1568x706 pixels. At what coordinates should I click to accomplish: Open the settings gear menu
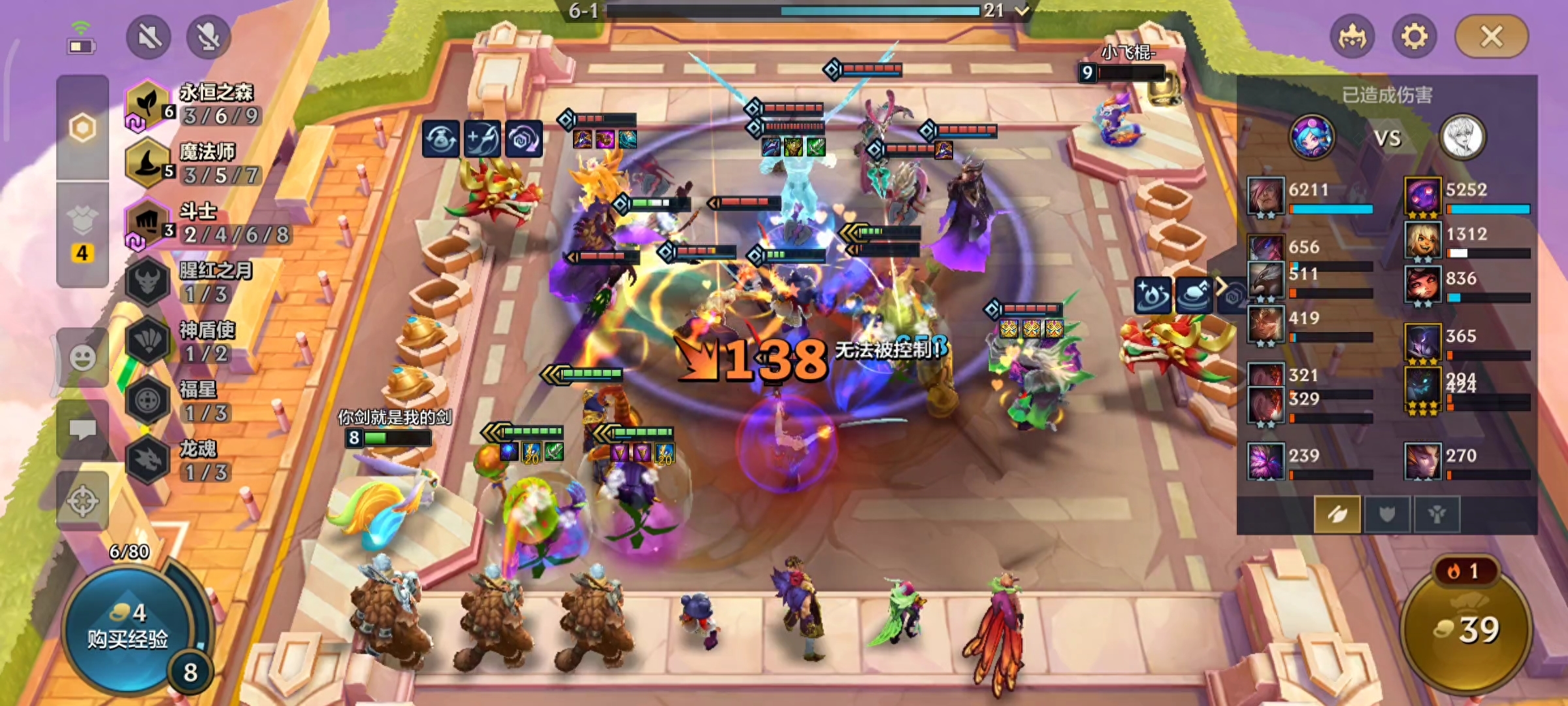point(1414,37)
